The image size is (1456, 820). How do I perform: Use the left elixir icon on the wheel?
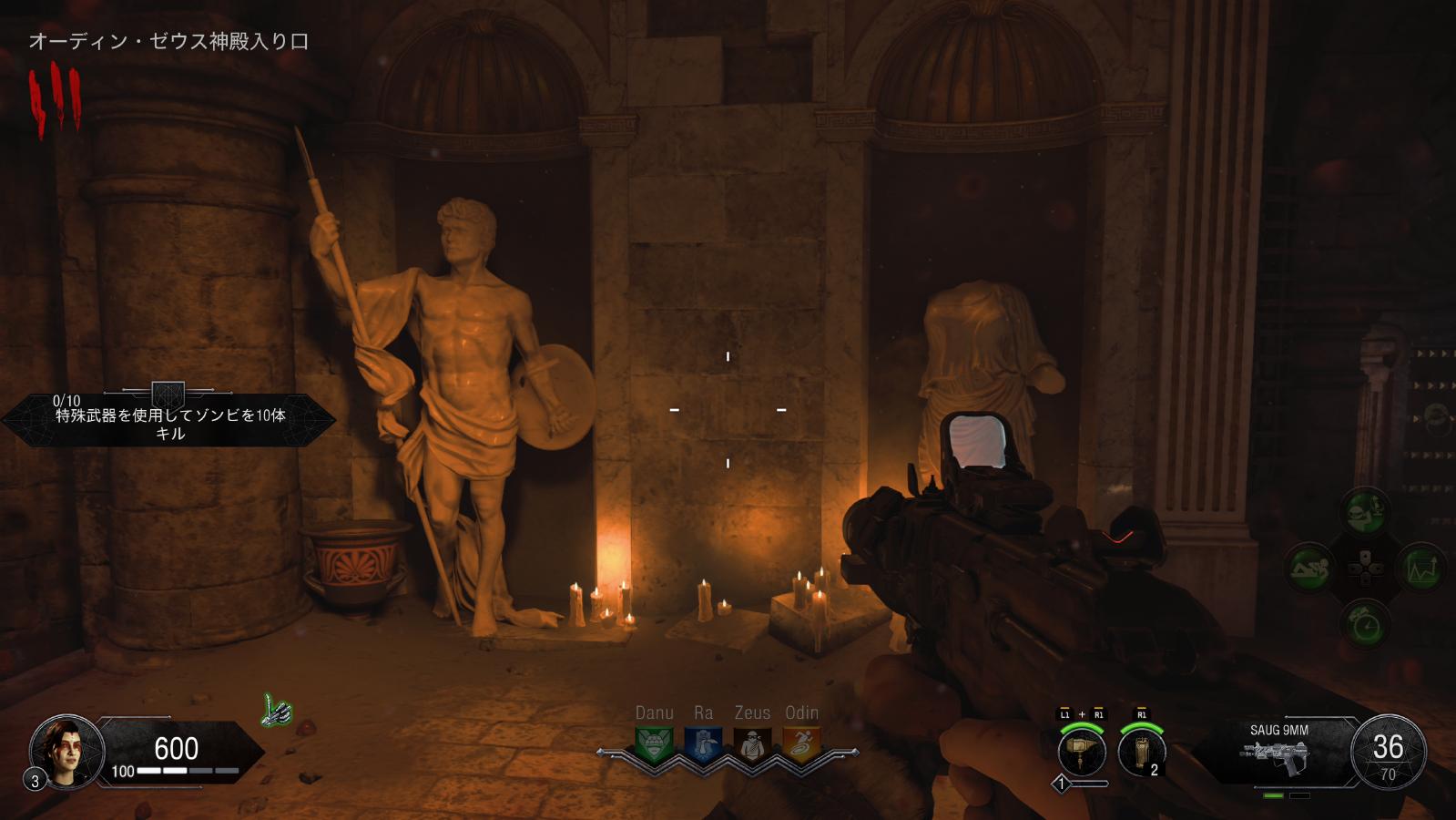1310,568
